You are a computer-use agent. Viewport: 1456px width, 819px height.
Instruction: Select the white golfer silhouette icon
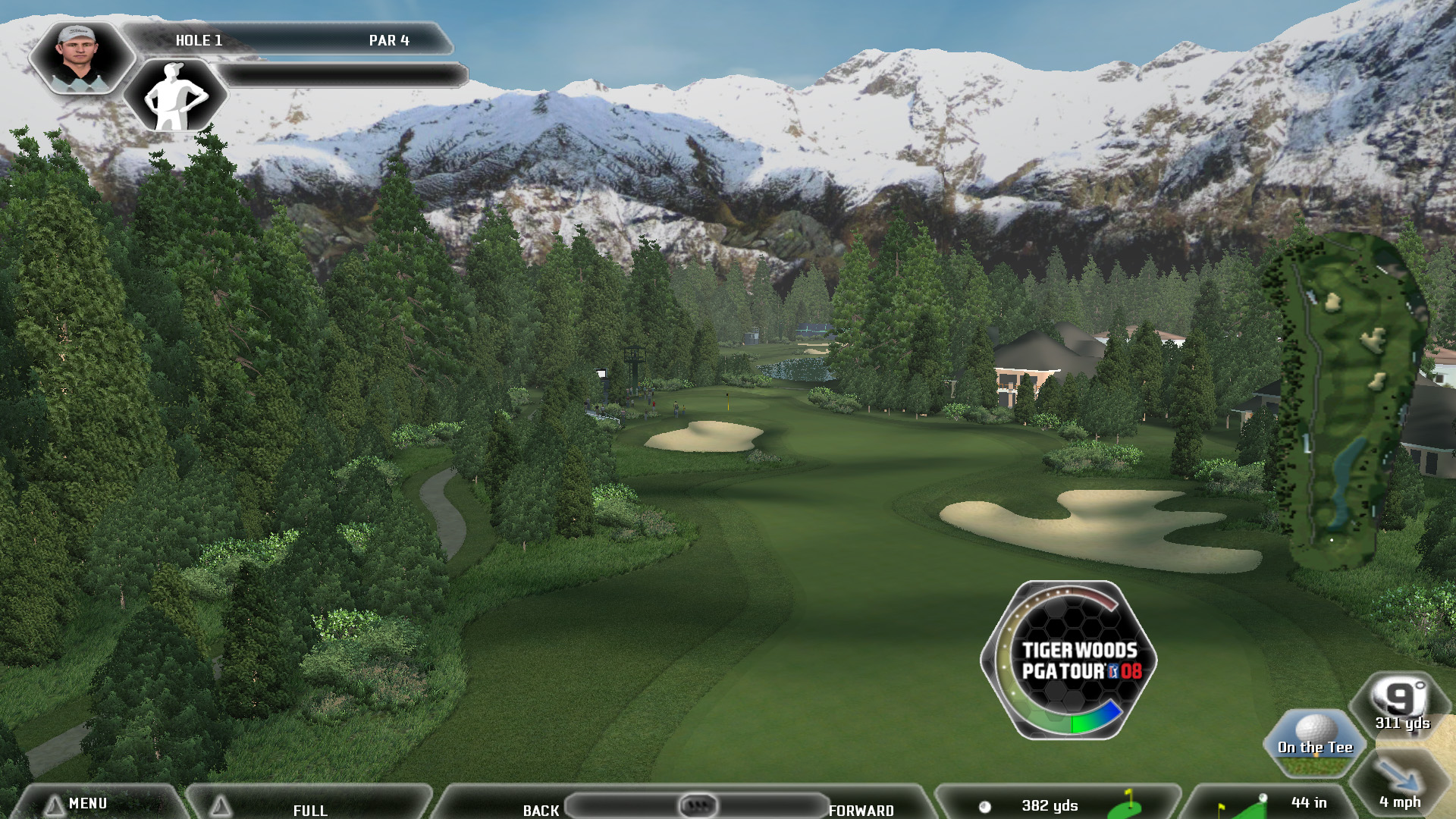[x=174, y=96]
